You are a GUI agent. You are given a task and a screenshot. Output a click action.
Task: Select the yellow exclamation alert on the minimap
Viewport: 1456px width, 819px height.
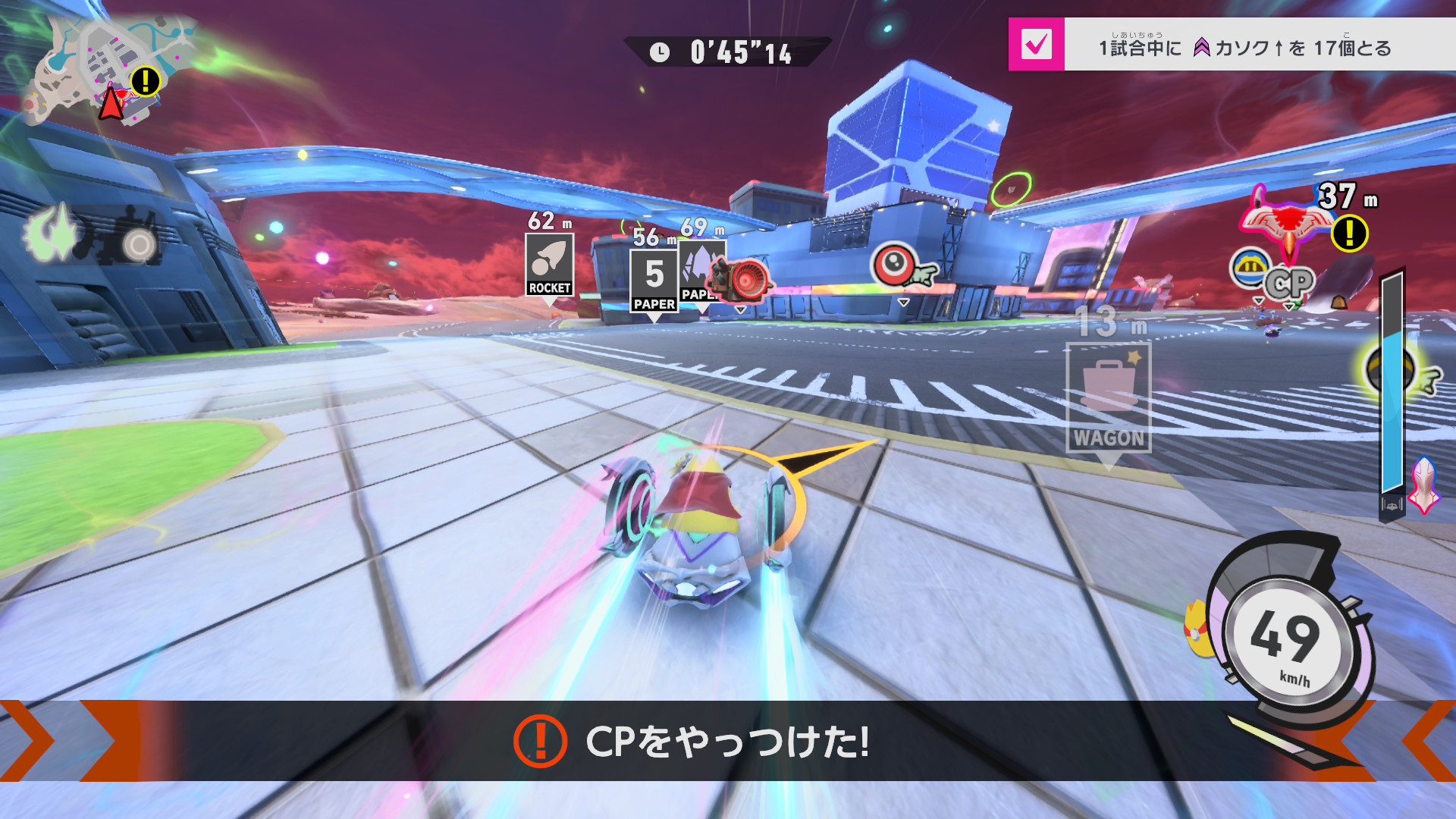[x=145, y=80]
